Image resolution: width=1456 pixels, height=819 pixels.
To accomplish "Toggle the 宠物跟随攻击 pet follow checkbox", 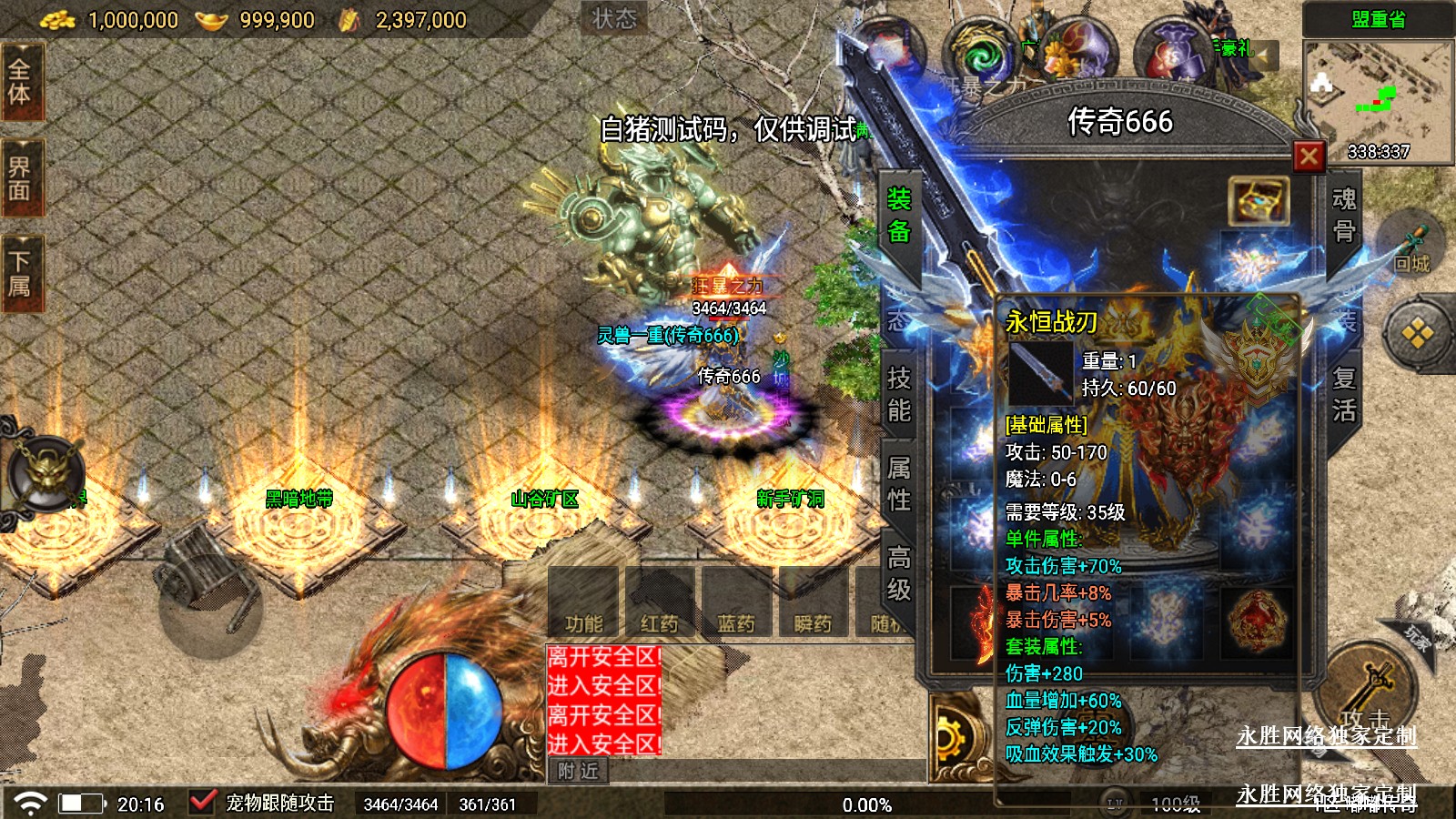I will point(202,803).
